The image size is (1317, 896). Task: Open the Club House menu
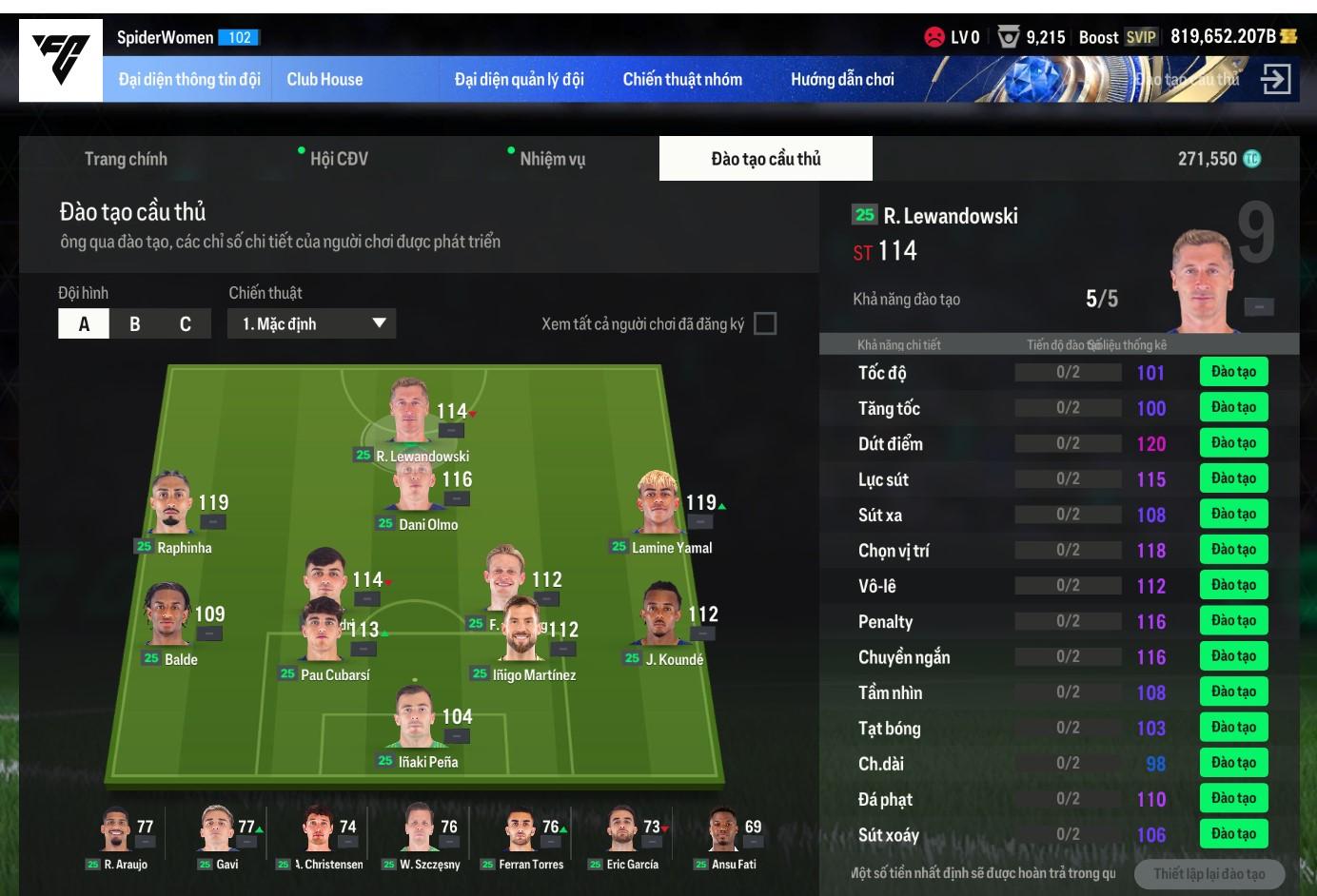tap(324, 80)
